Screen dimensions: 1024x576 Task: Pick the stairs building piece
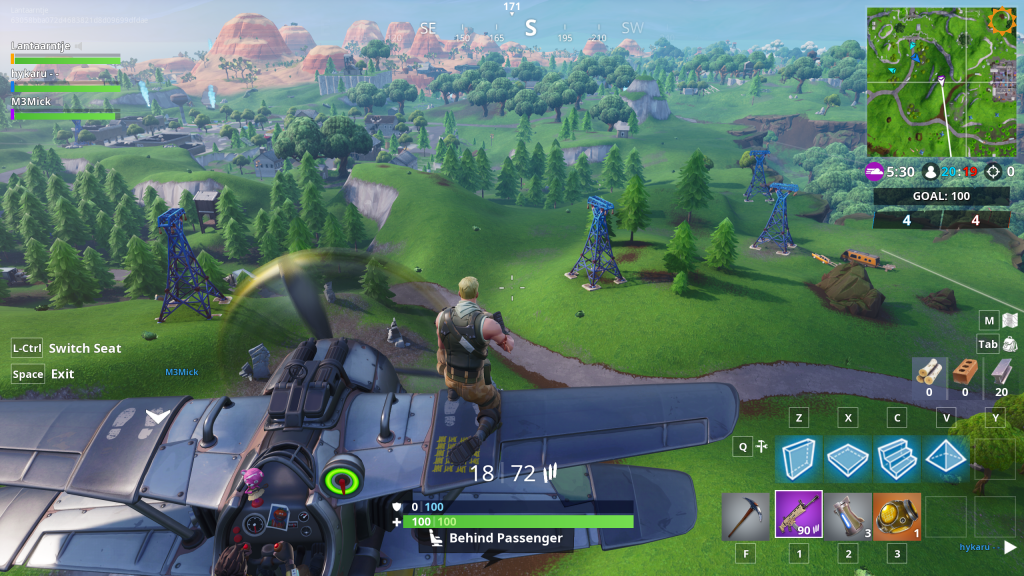(896, 458)
